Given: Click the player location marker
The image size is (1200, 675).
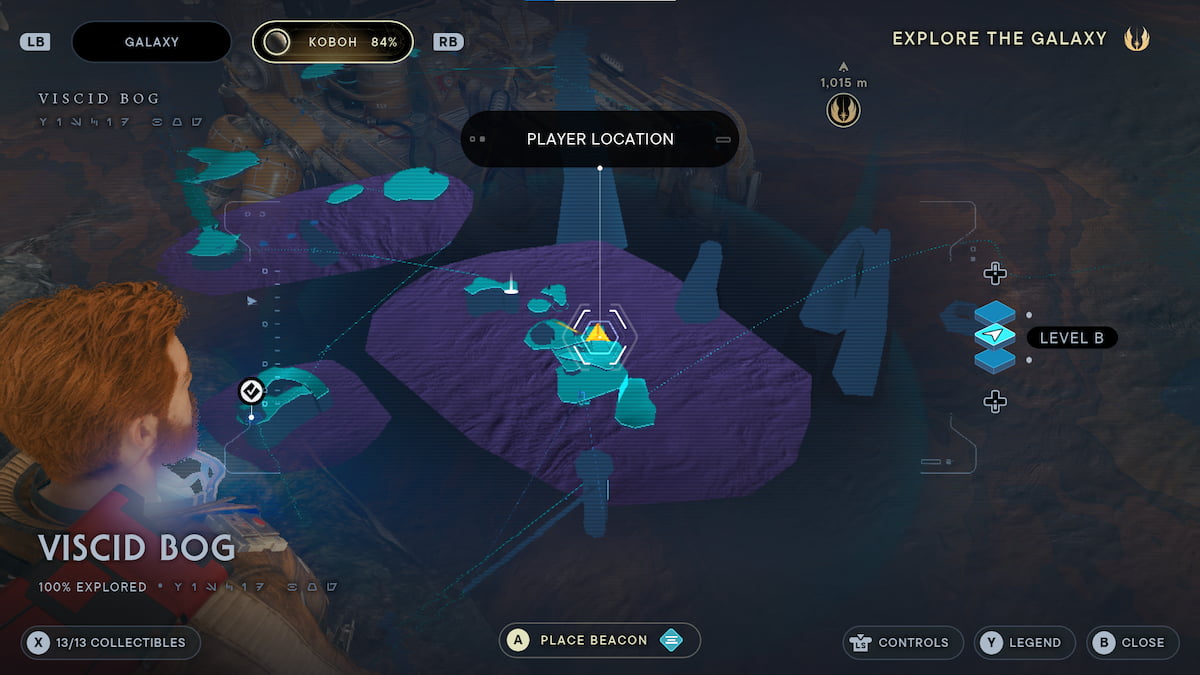Looking at the screenshot, I should 597,335.
